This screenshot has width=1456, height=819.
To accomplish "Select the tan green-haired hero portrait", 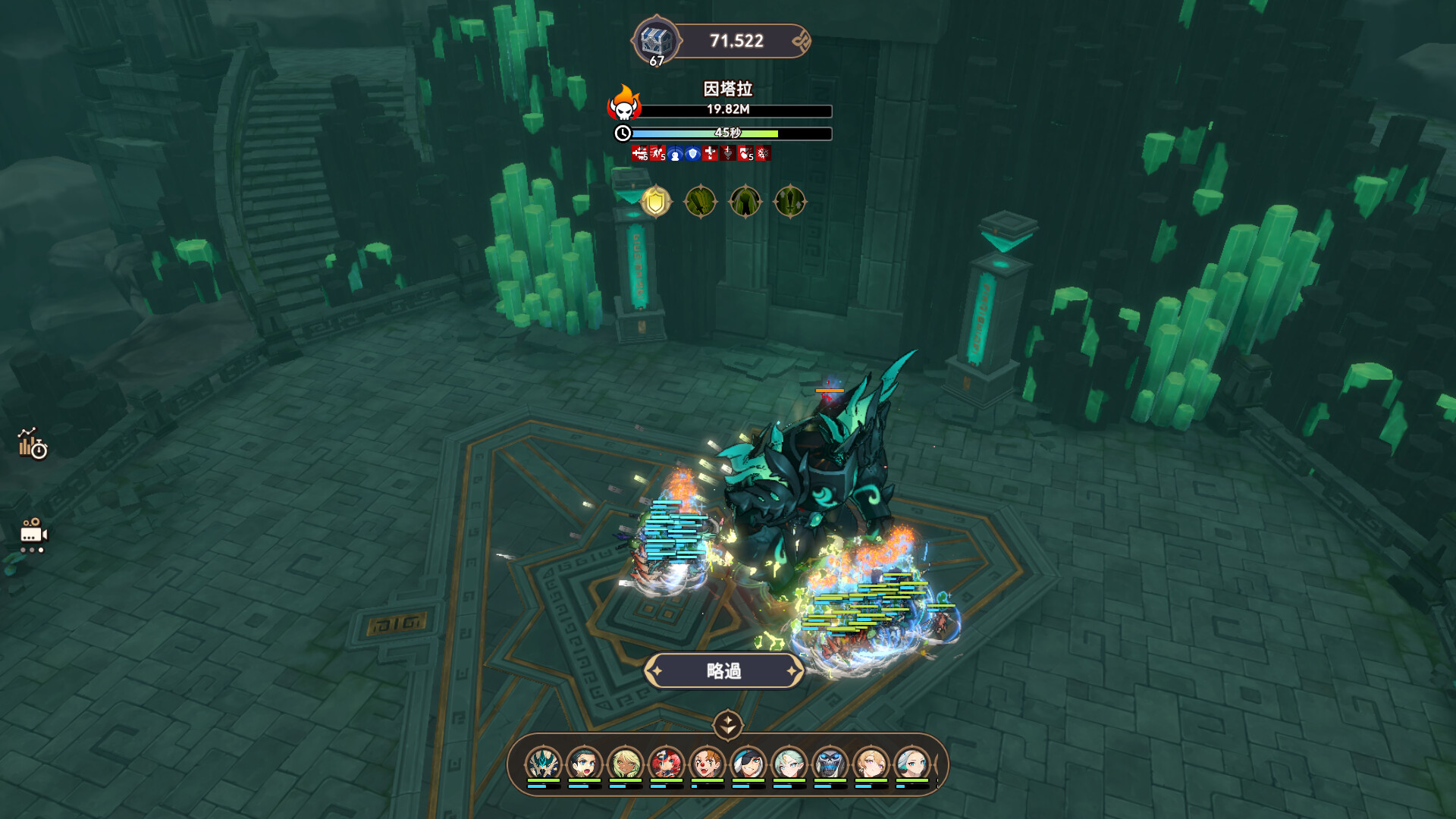I will [x=625, y=763].
